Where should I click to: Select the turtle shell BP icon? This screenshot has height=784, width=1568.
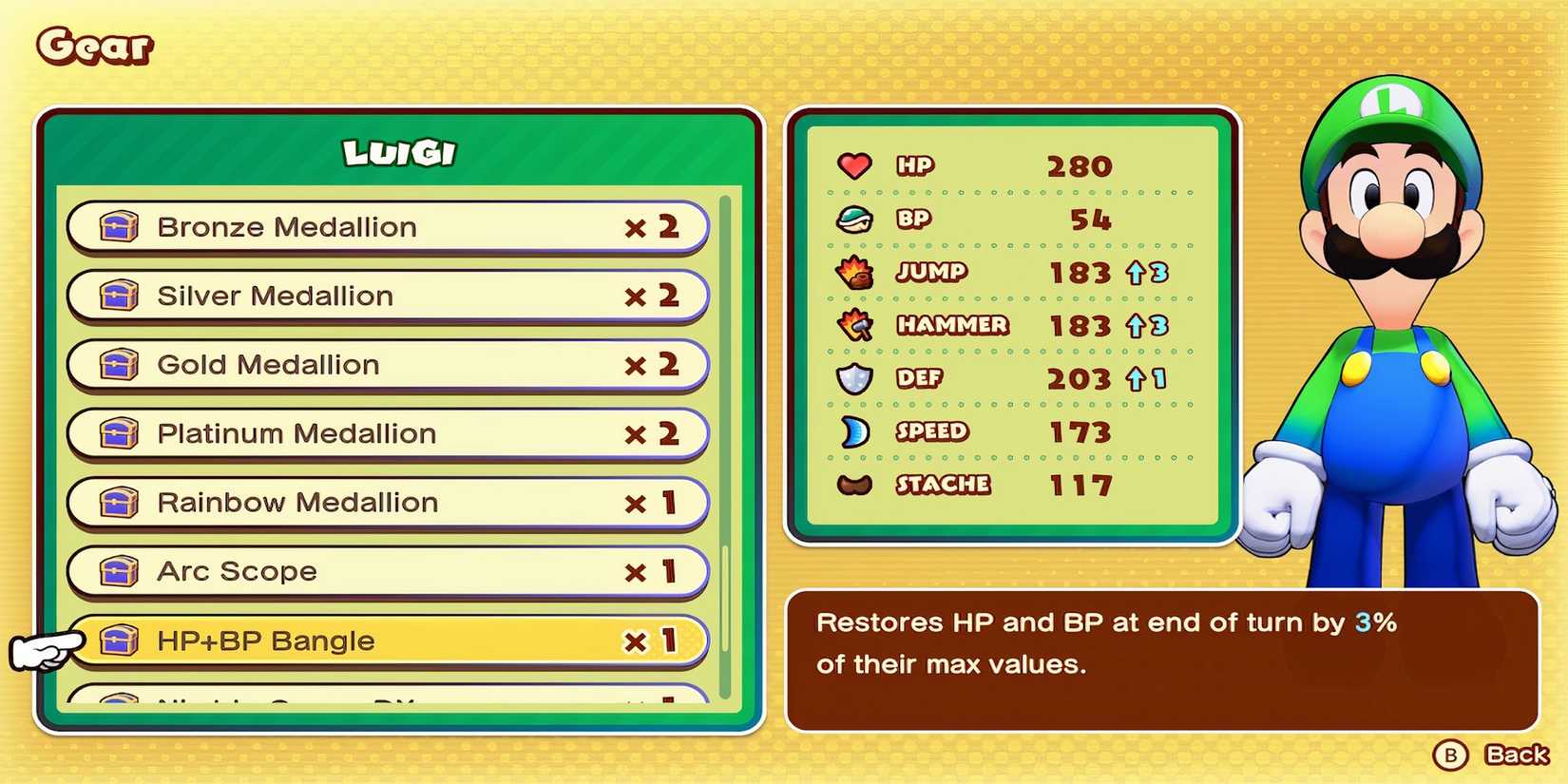854,220
